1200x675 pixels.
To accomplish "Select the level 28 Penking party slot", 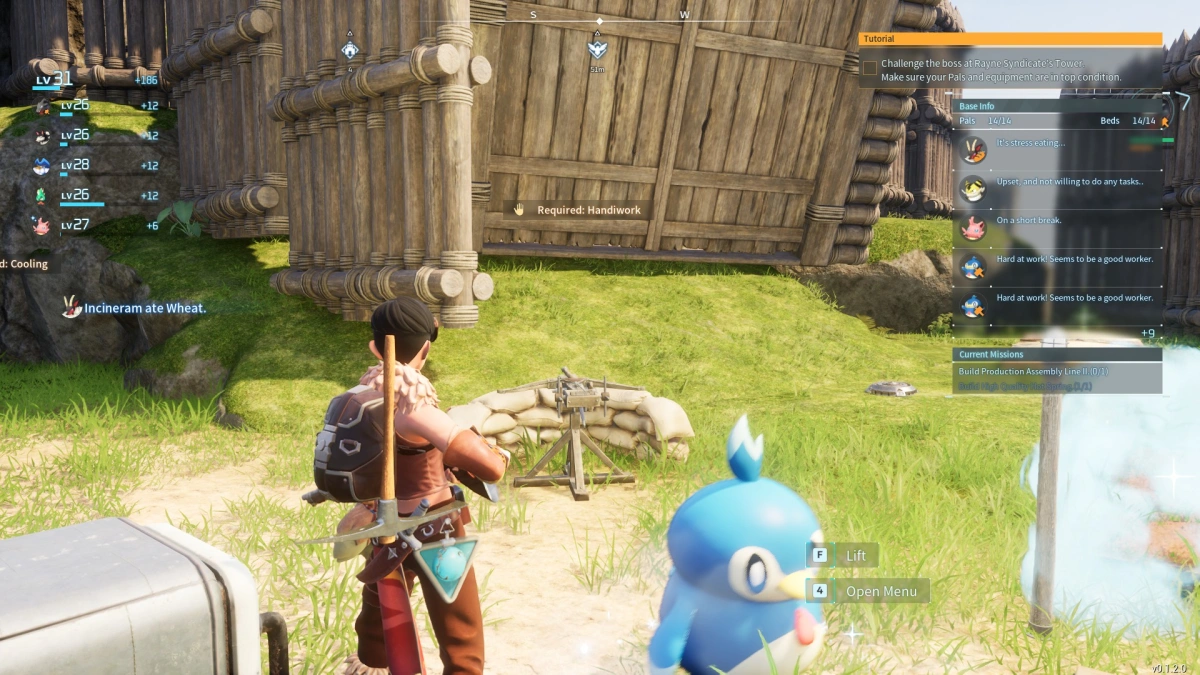I will [x=42, y=165].
